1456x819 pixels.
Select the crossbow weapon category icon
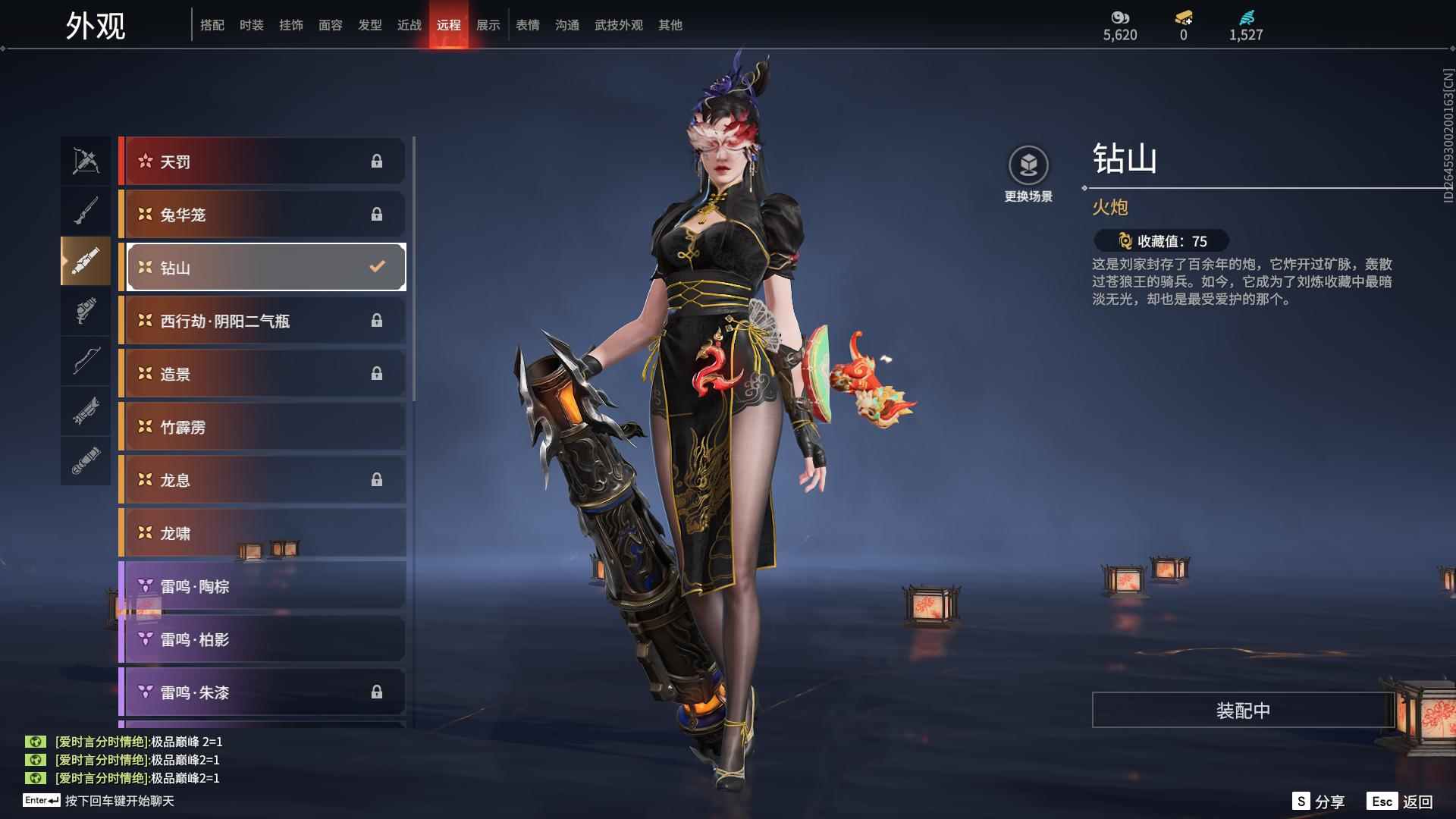(86, 161)
